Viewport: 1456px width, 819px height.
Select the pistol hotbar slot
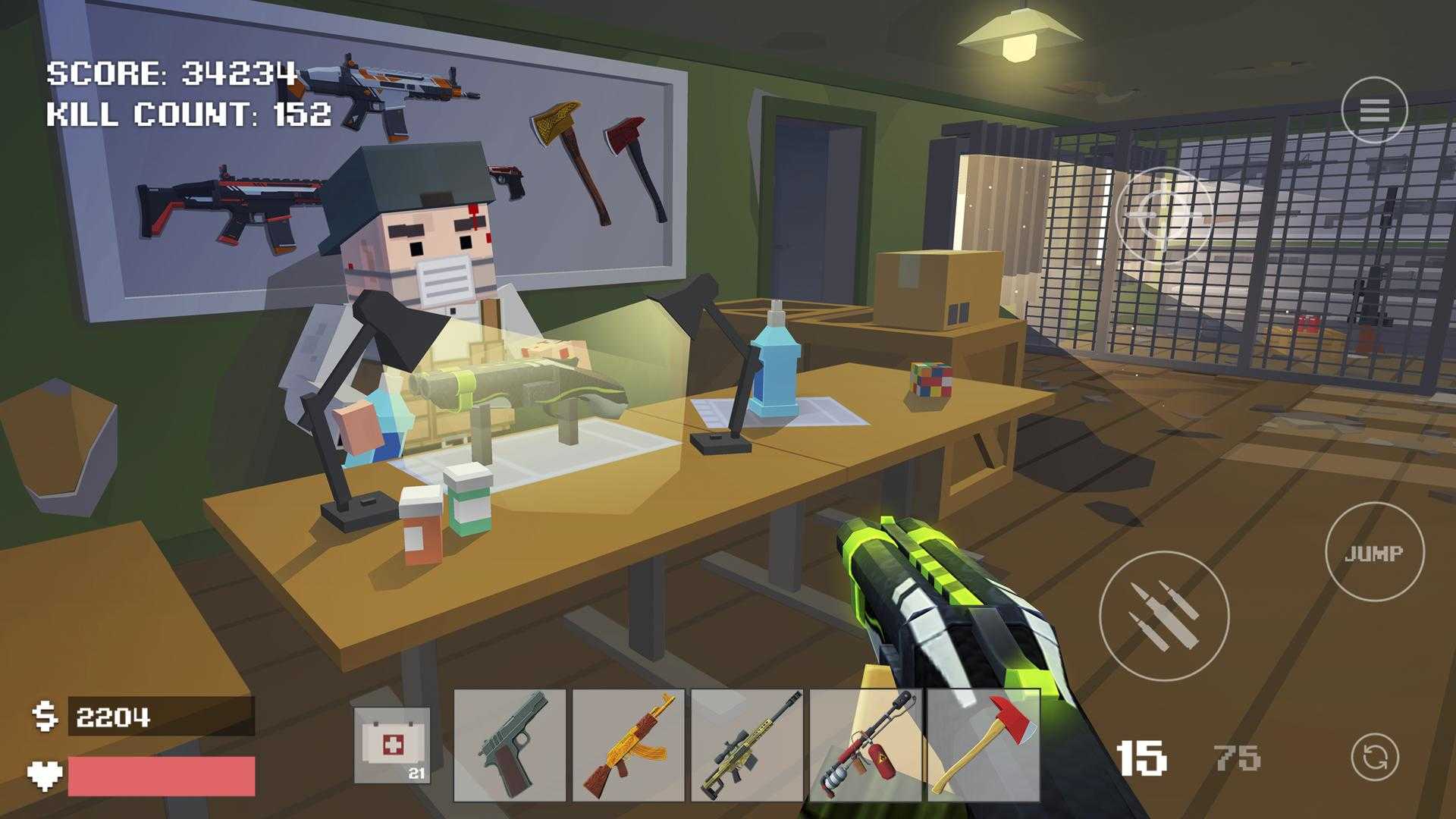point(510,745)
